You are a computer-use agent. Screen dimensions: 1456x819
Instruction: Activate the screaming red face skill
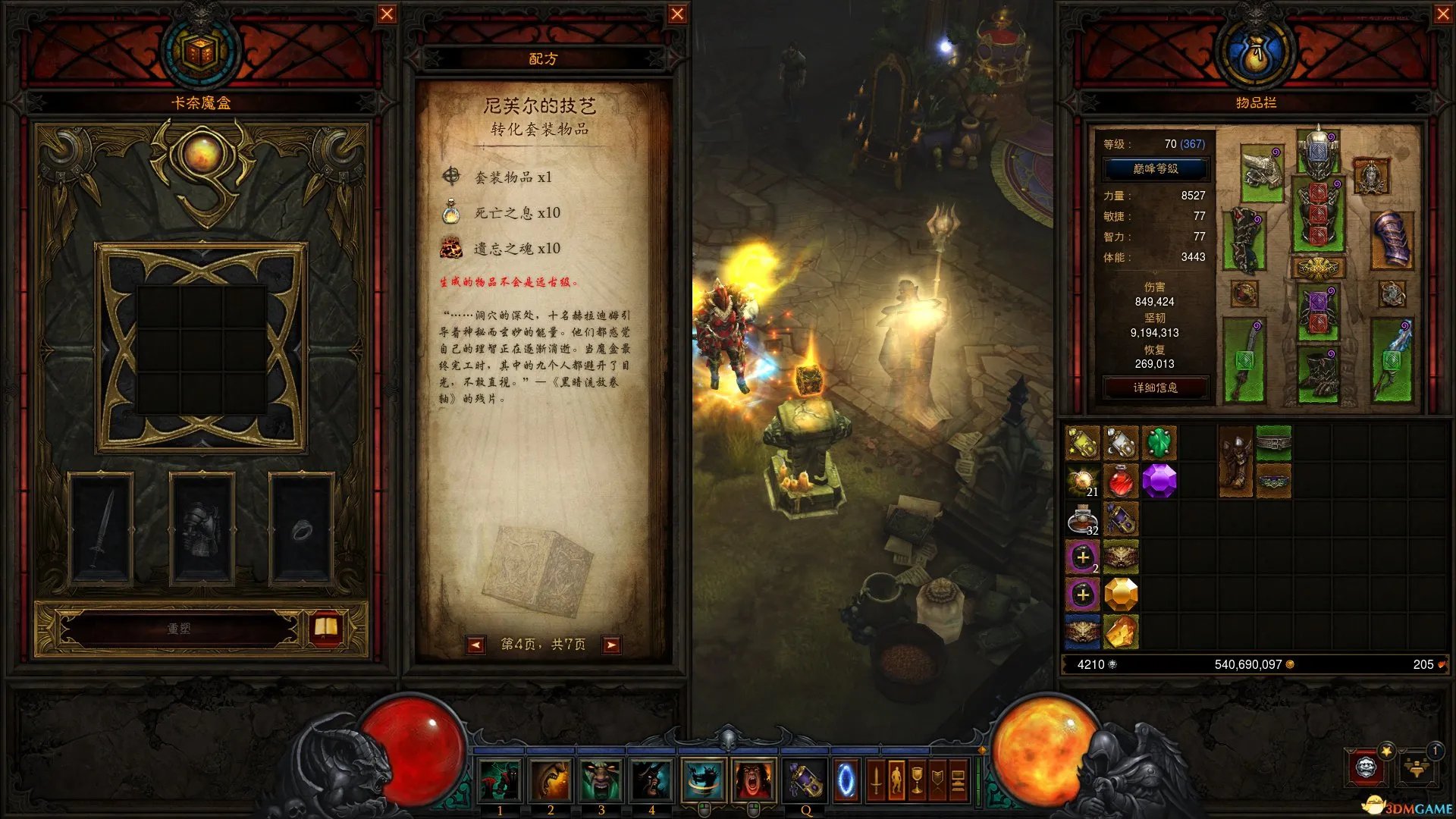[753, 780]
